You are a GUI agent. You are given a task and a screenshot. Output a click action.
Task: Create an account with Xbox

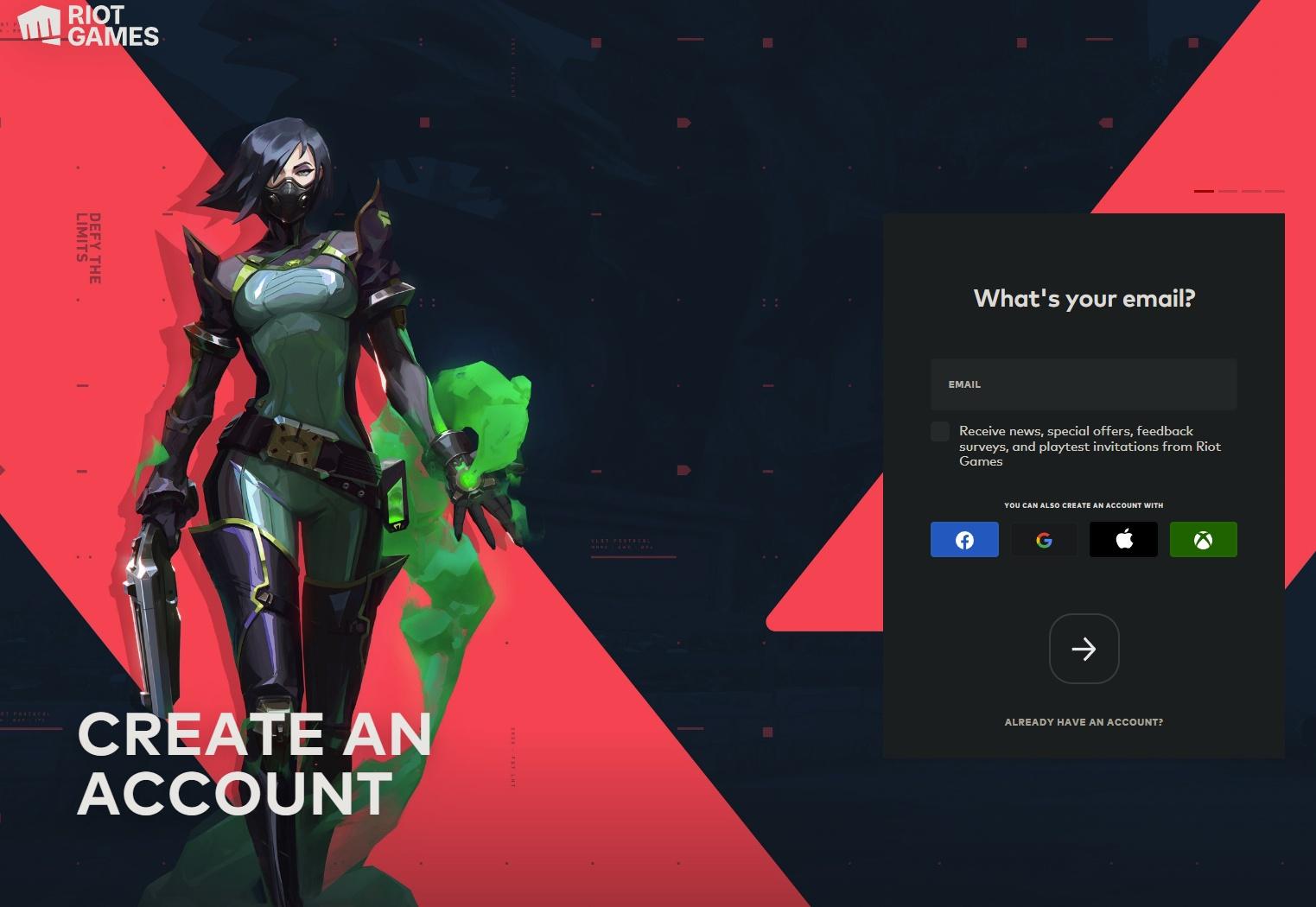pos(1203,539)
